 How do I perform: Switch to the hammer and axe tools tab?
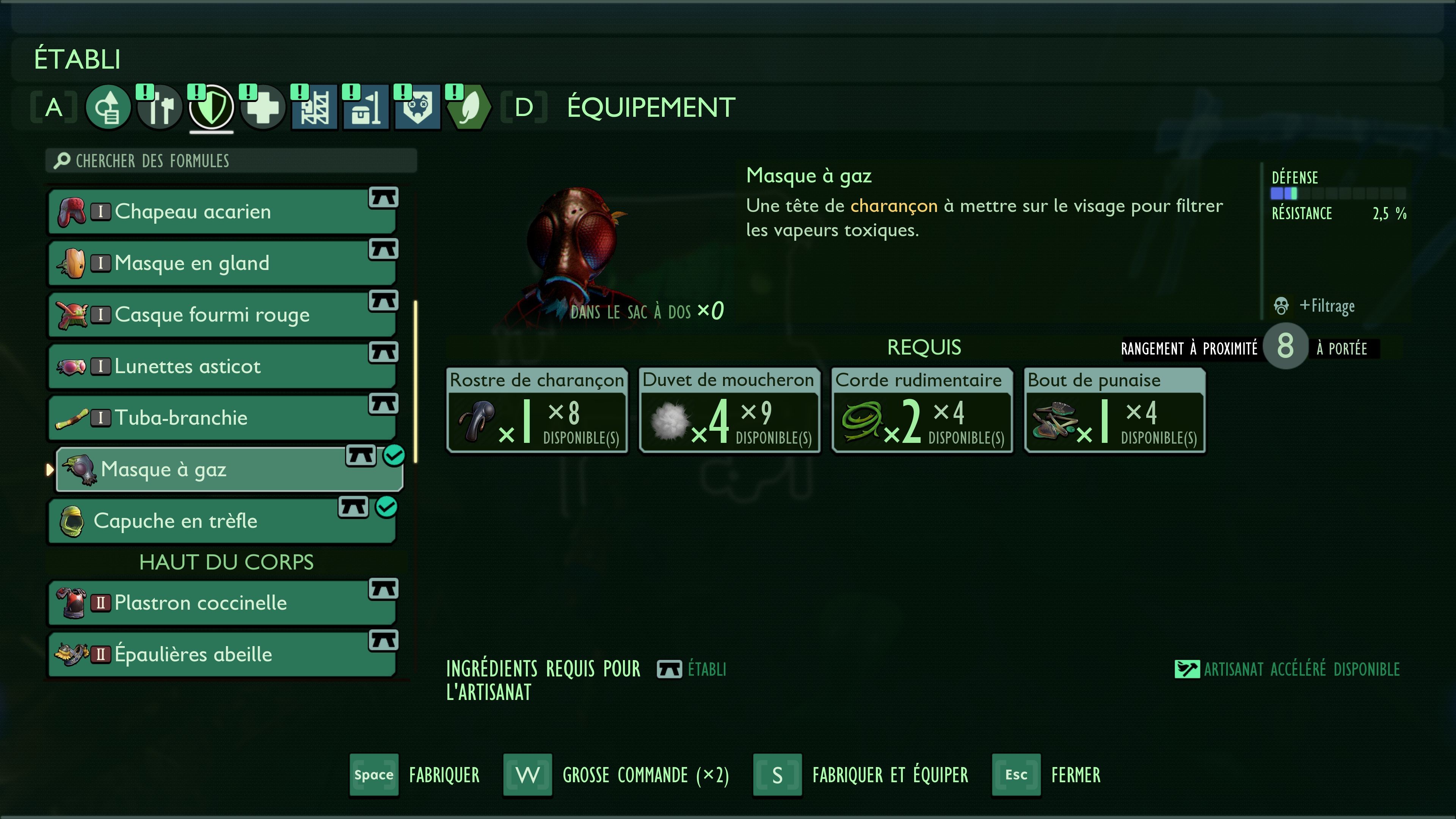159,107
